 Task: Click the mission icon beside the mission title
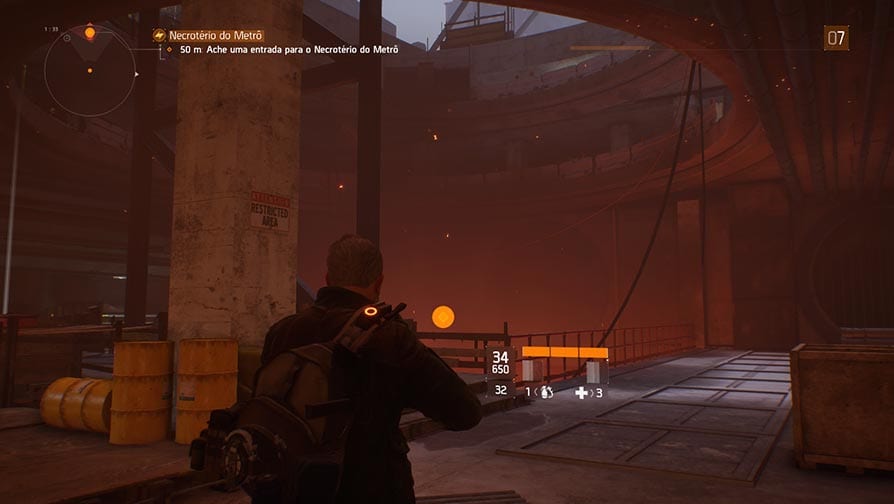[159, 35]
